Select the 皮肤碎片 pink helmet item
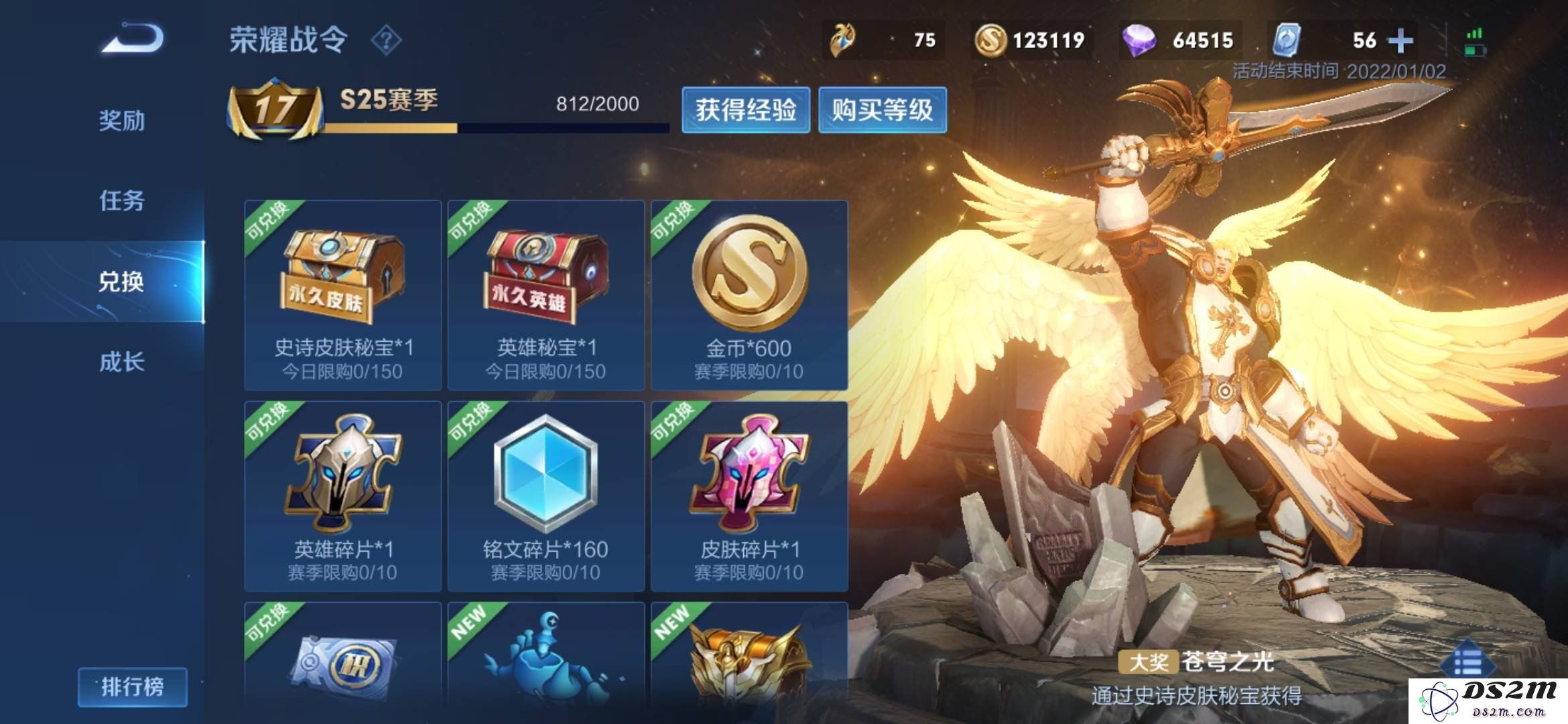 click(x=749, y=496)
